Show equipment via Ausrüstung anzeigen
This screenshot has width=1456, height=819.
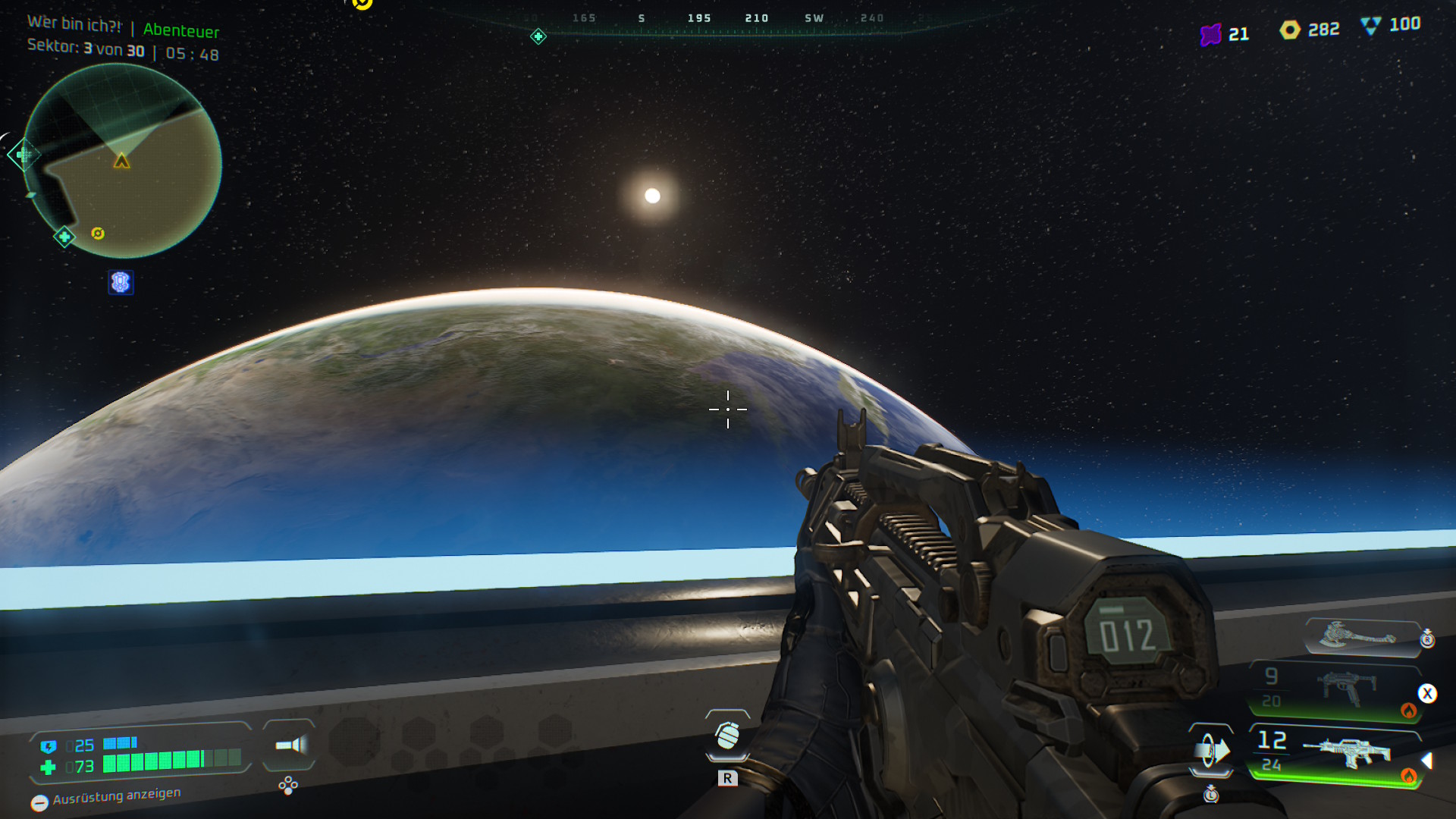pyautogui.click(x=106, y=797)
